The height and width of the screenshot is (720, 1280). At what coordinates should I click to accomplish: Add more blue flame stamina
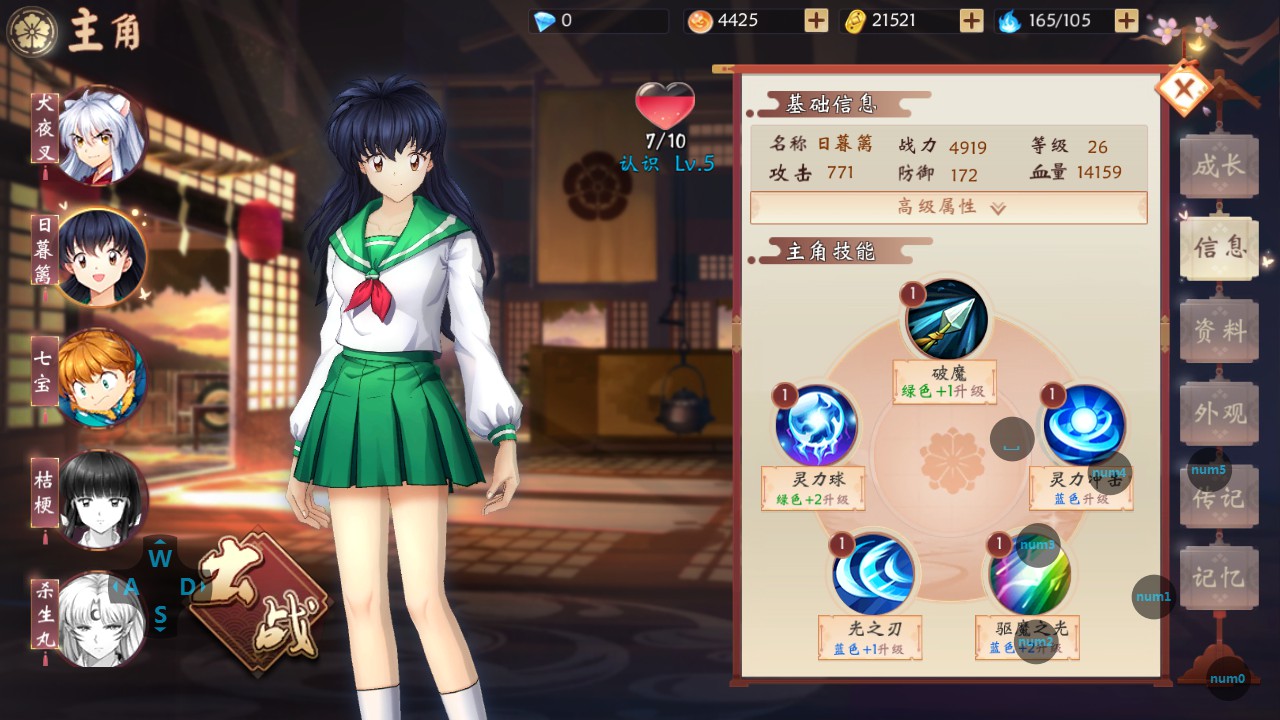(1126, 20)
